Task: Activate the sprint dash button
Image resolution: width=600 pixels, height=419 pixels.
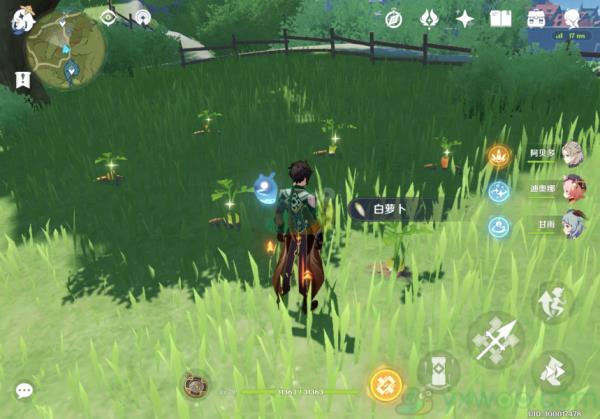Action: point(553,372)
